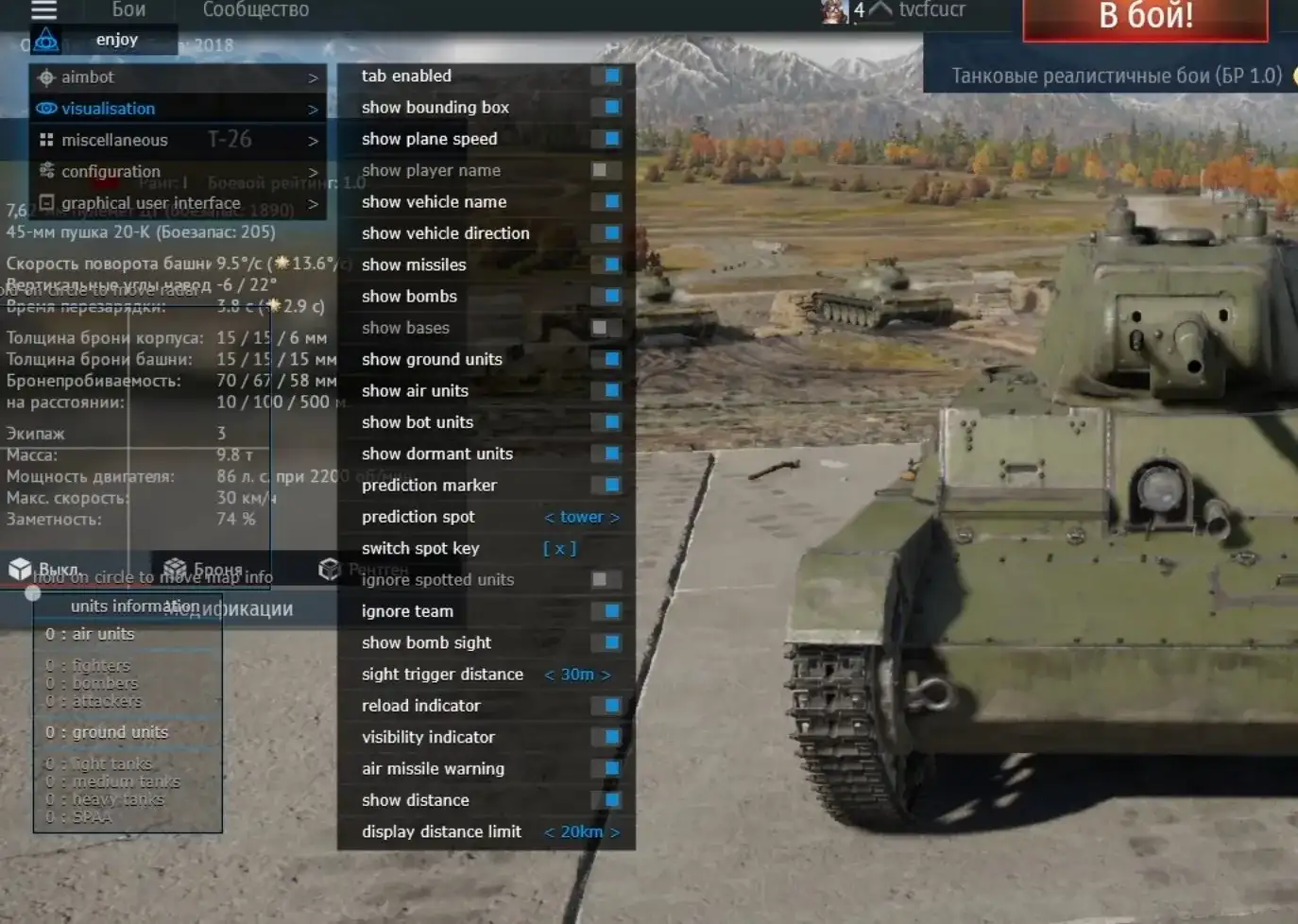
Task: Toggle the reload indicator checkbox
Action: pyautogui.click(x=611, y=706)
